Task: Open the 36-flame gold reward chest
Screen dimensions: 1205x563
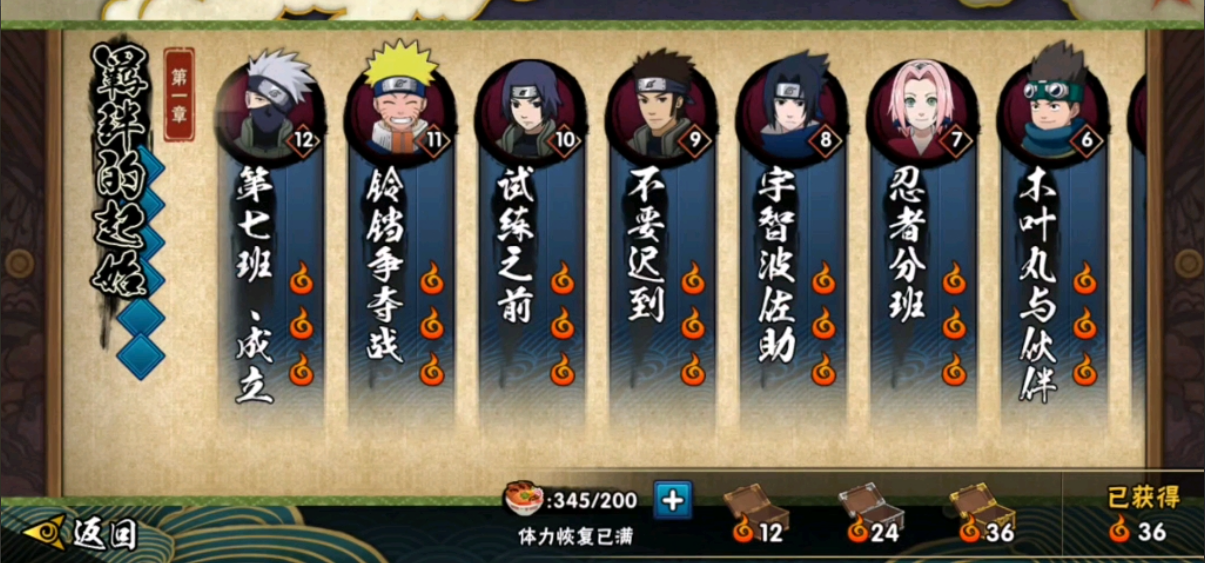Action: tap(983, 506)
